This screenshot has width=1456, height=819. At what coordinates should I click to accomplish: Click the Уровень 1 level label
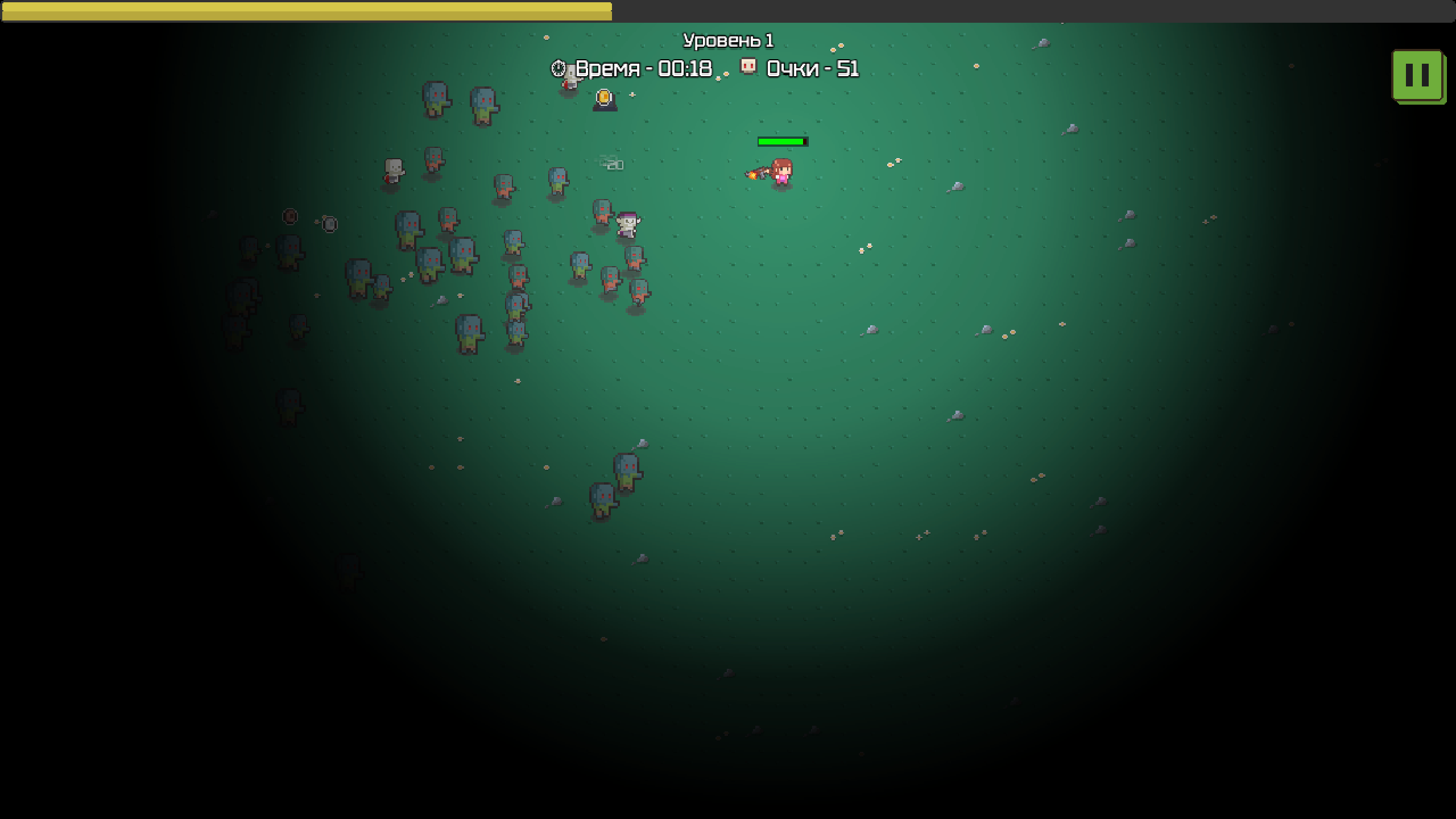coord(729,40)
